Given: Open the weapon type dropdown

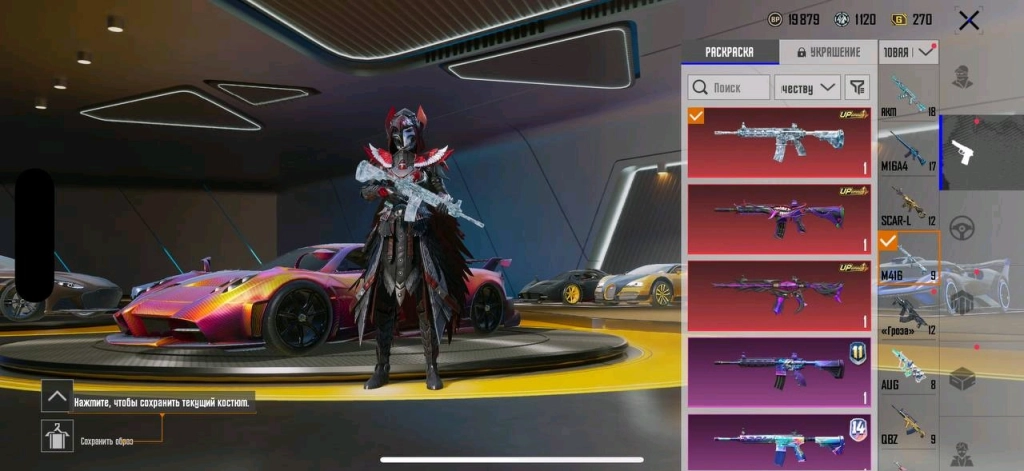Looking at the screenshot, I should [908, 52].
